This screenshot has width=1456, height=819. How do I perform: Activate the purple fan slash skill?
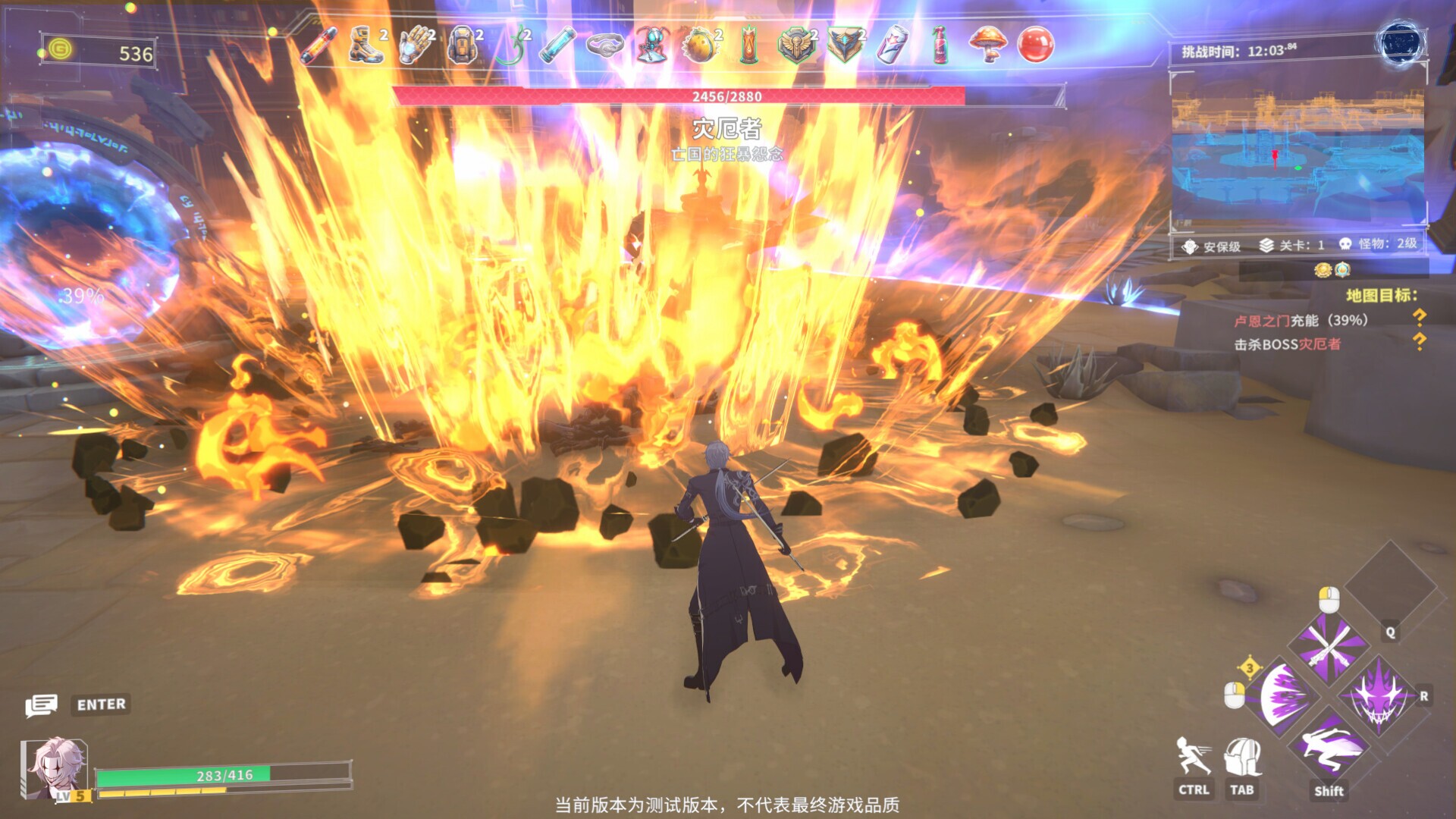click(x=1282, y=697)
